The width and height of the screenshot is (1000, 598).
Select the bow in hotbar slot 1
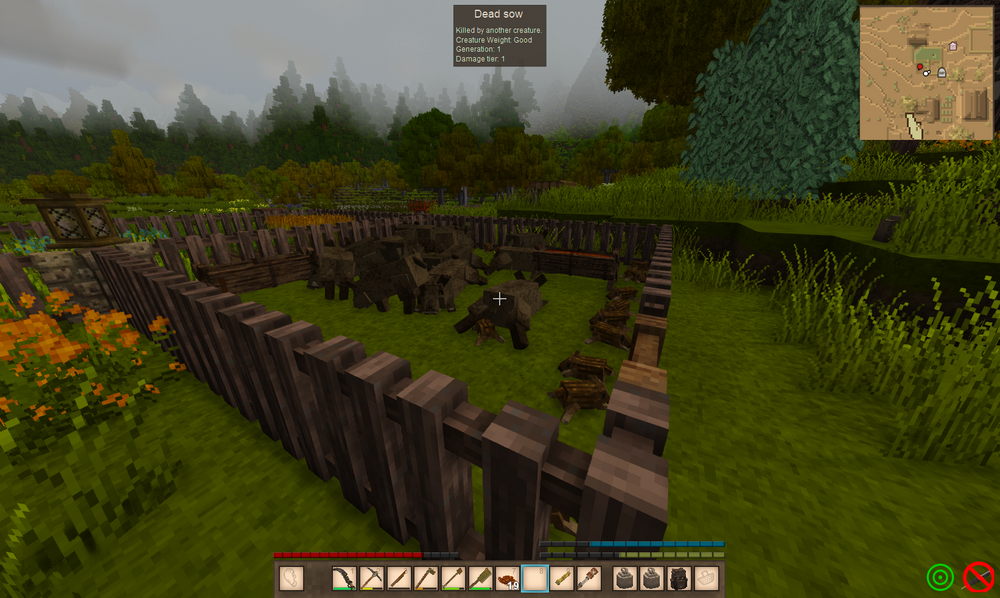345,578
